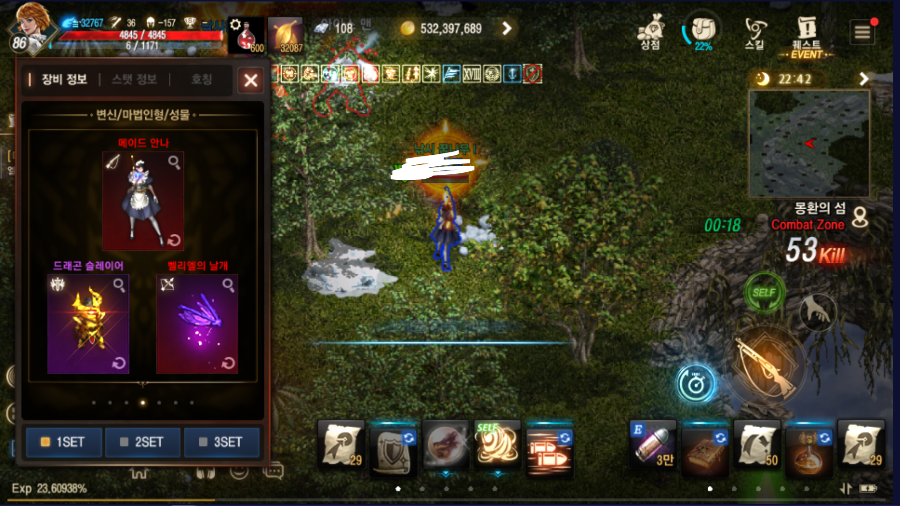Close the equipment info panel
The image size is (900, 506).
(x=251, y=81)
